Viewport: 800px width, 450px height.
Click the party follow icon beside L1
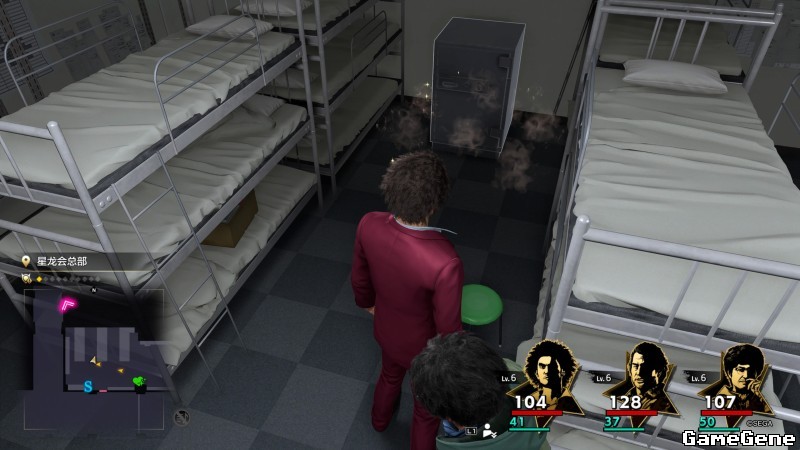(x=489, y=431)
